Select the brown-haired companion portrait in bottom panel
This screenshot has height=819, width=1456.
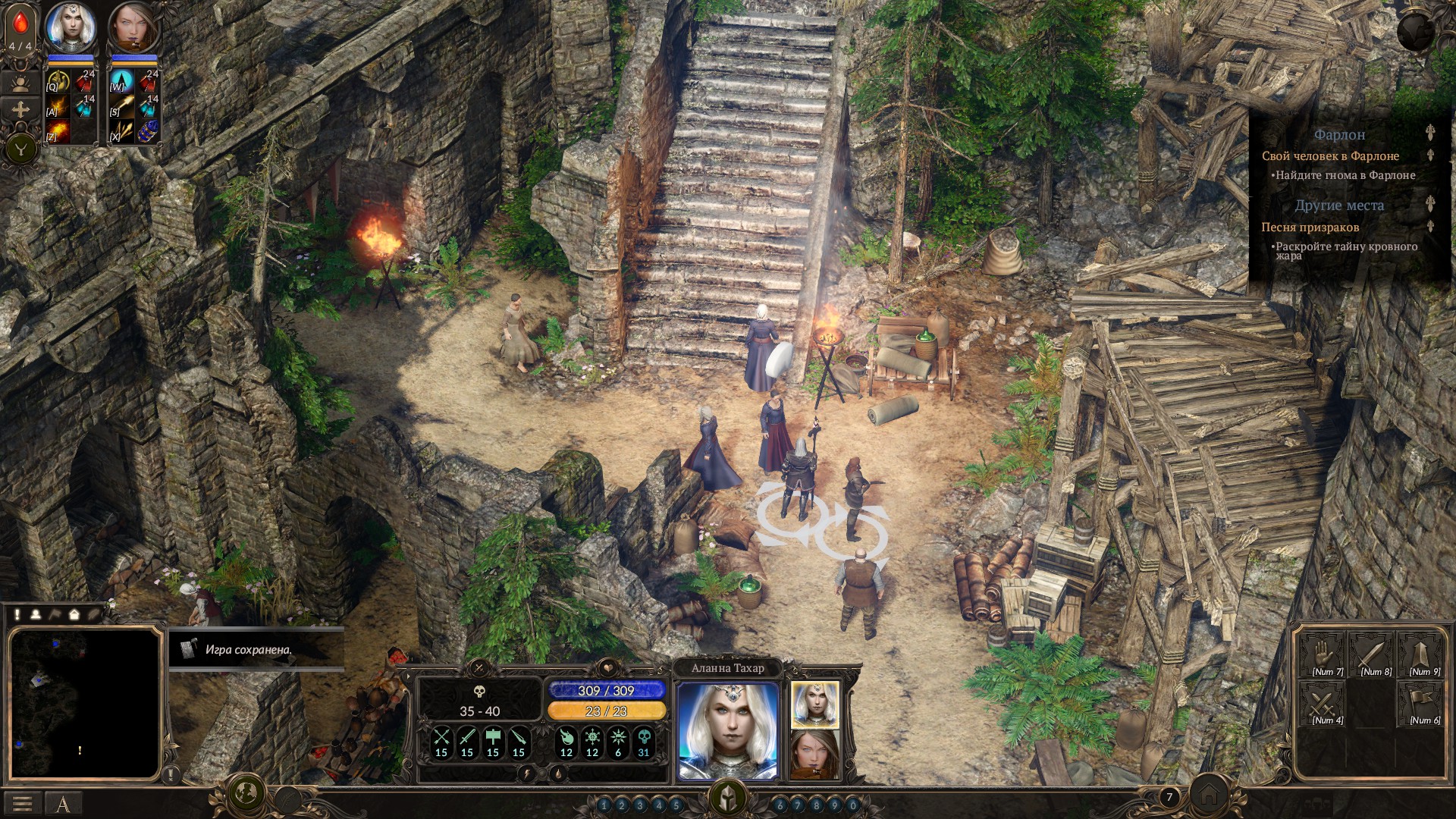[x=815, y=754]
